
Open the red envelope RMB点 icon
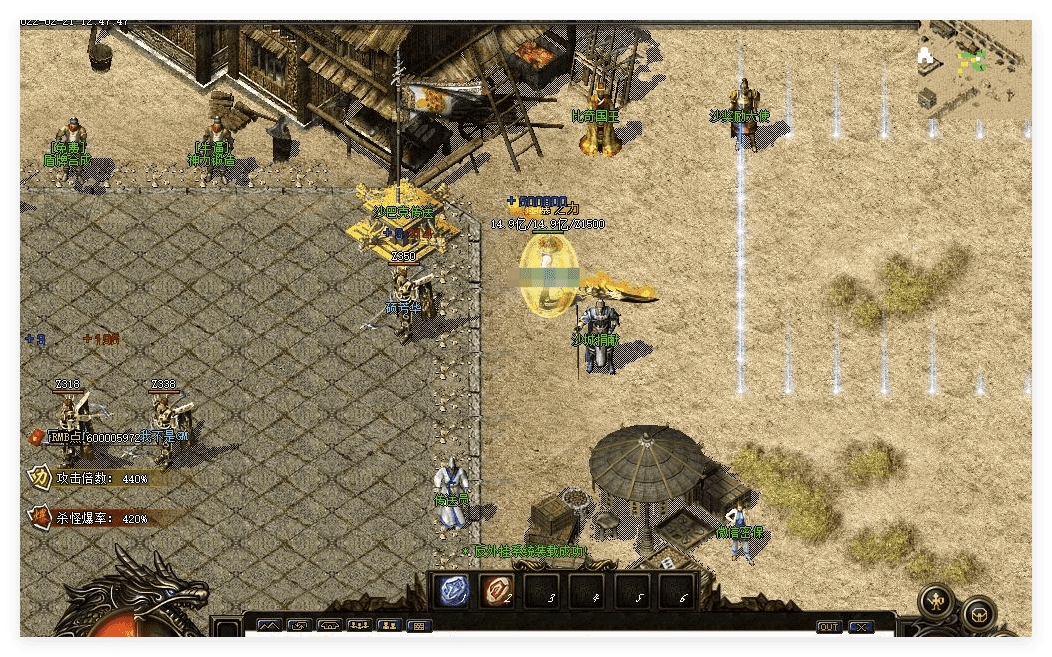[x=38, y=436]
